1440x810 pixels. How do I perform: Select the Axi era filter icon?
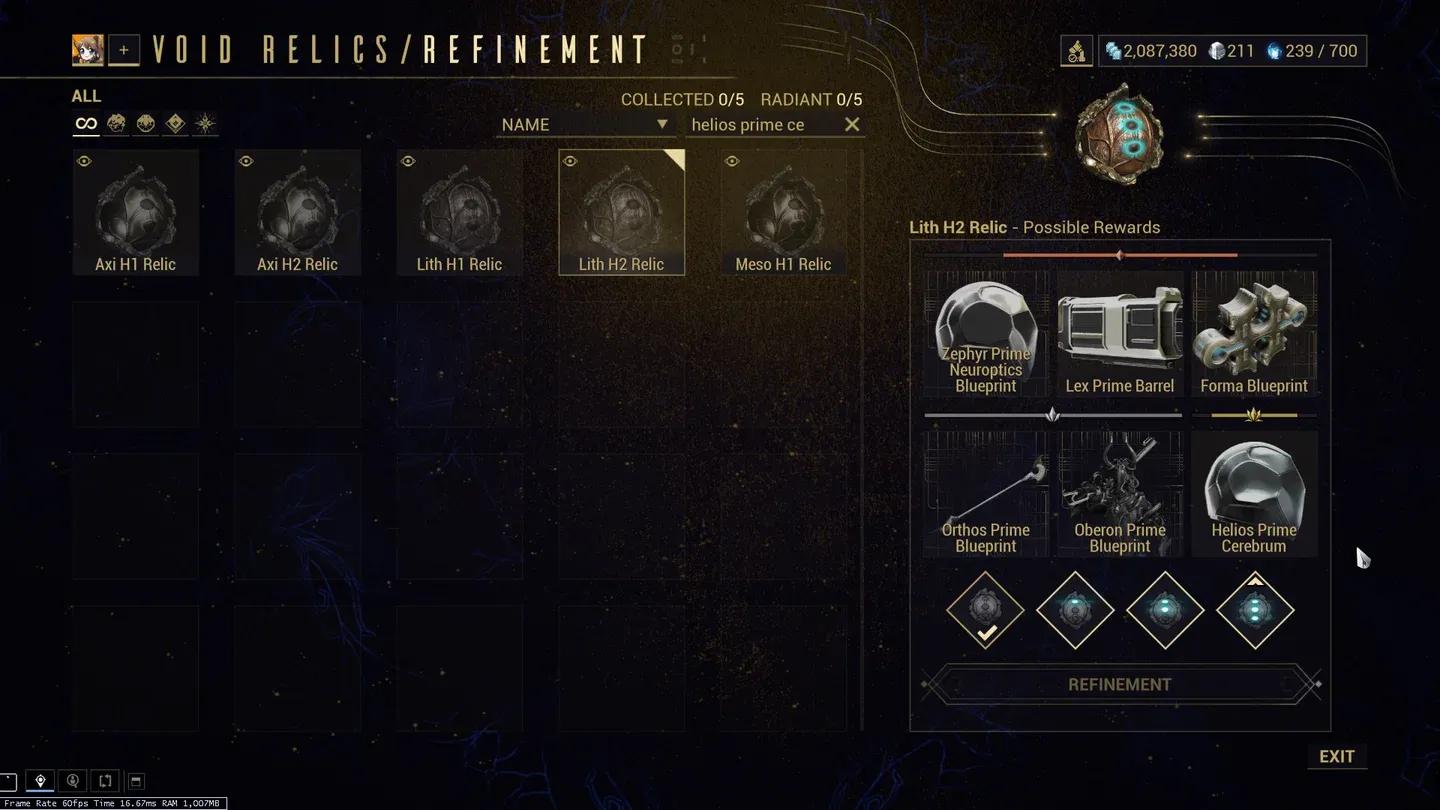tap(202, 122)
